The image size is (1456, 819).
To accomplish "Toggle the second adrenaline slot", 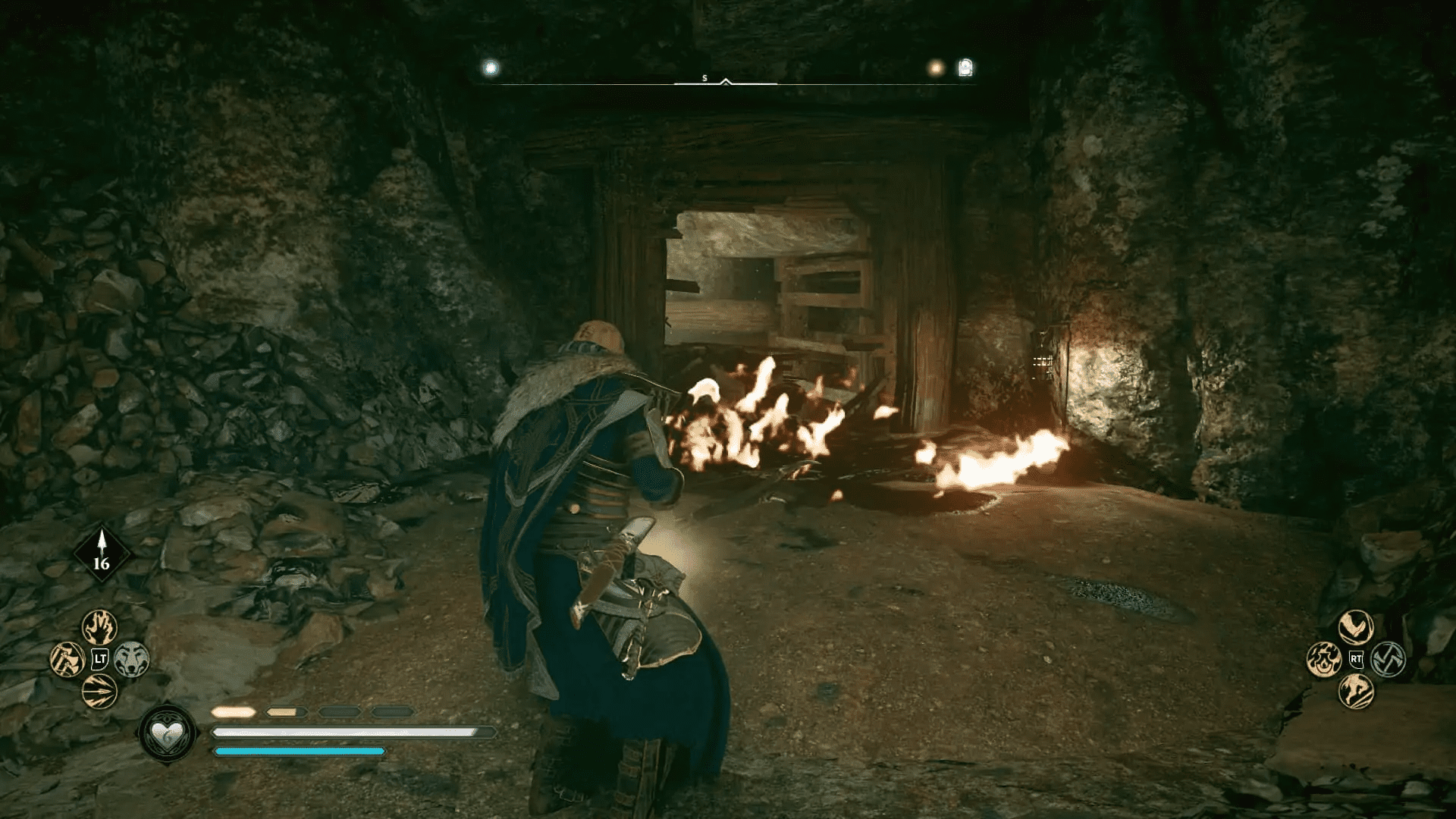I will click(287, 711).
